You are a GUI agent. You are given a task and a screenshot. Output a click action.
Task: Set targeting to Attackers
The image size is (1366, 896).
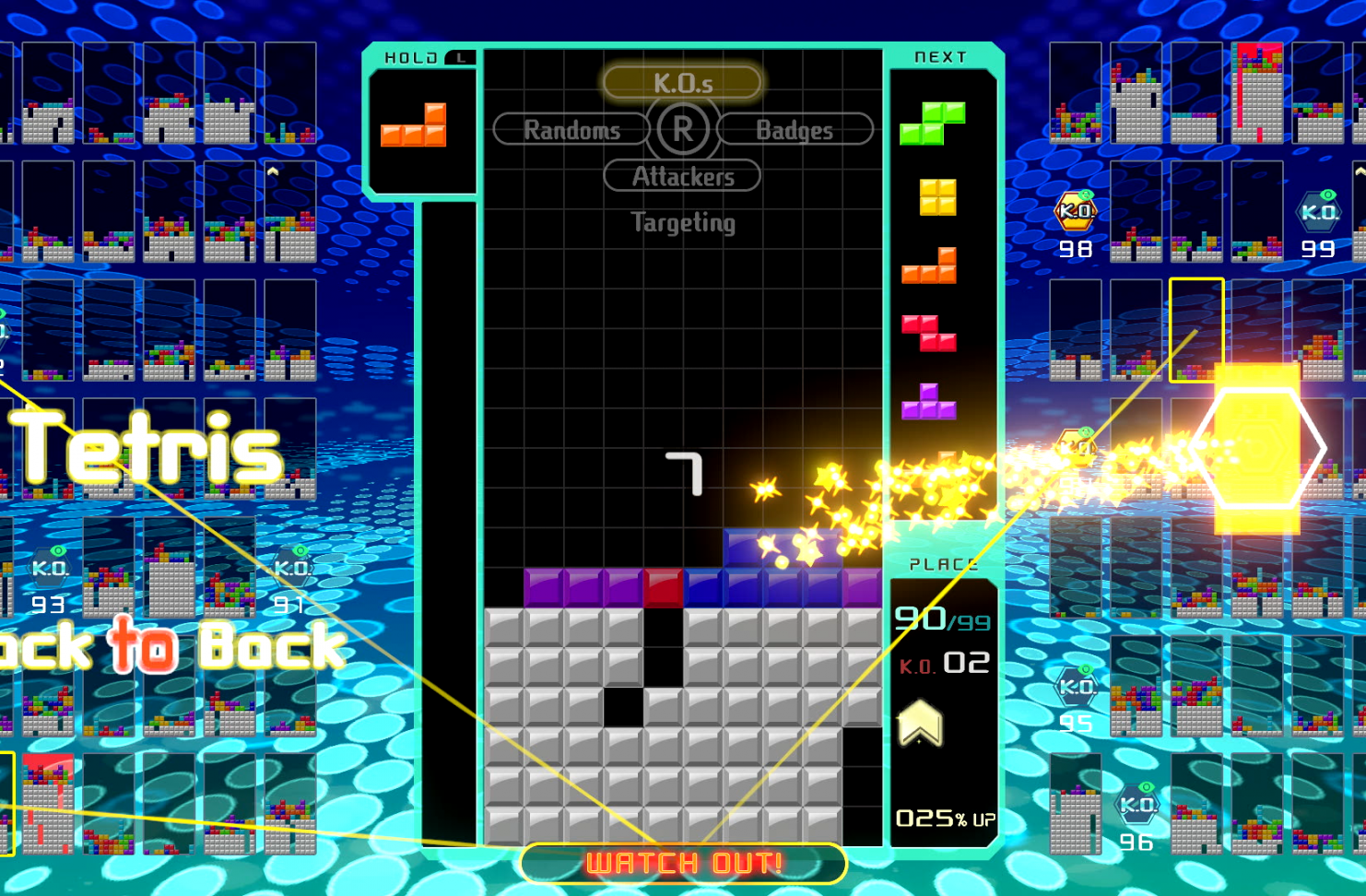pos(682,176)
